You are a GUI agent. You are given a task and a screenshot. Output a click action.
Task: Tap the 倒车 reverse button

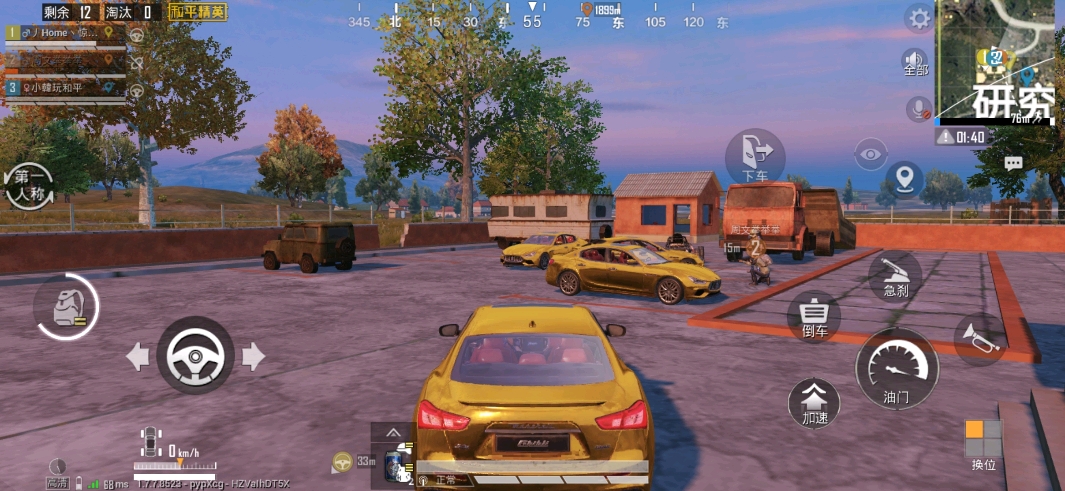[x=814, y=316]
